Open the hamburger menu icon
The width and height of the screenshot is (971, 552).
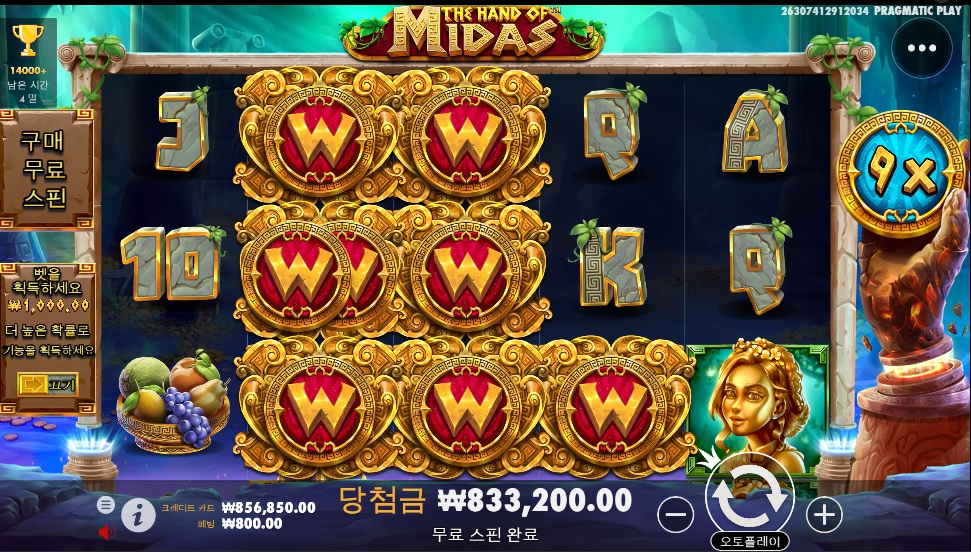(106, 505)
